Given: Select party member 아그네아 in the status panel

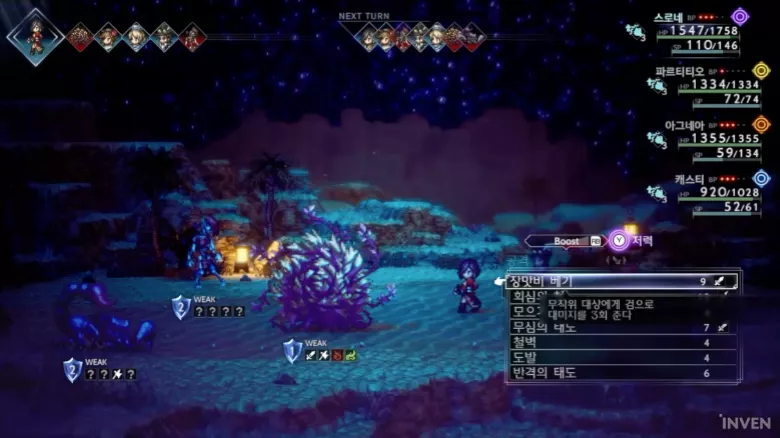Looking at the screenshot, I should [705, 139].
